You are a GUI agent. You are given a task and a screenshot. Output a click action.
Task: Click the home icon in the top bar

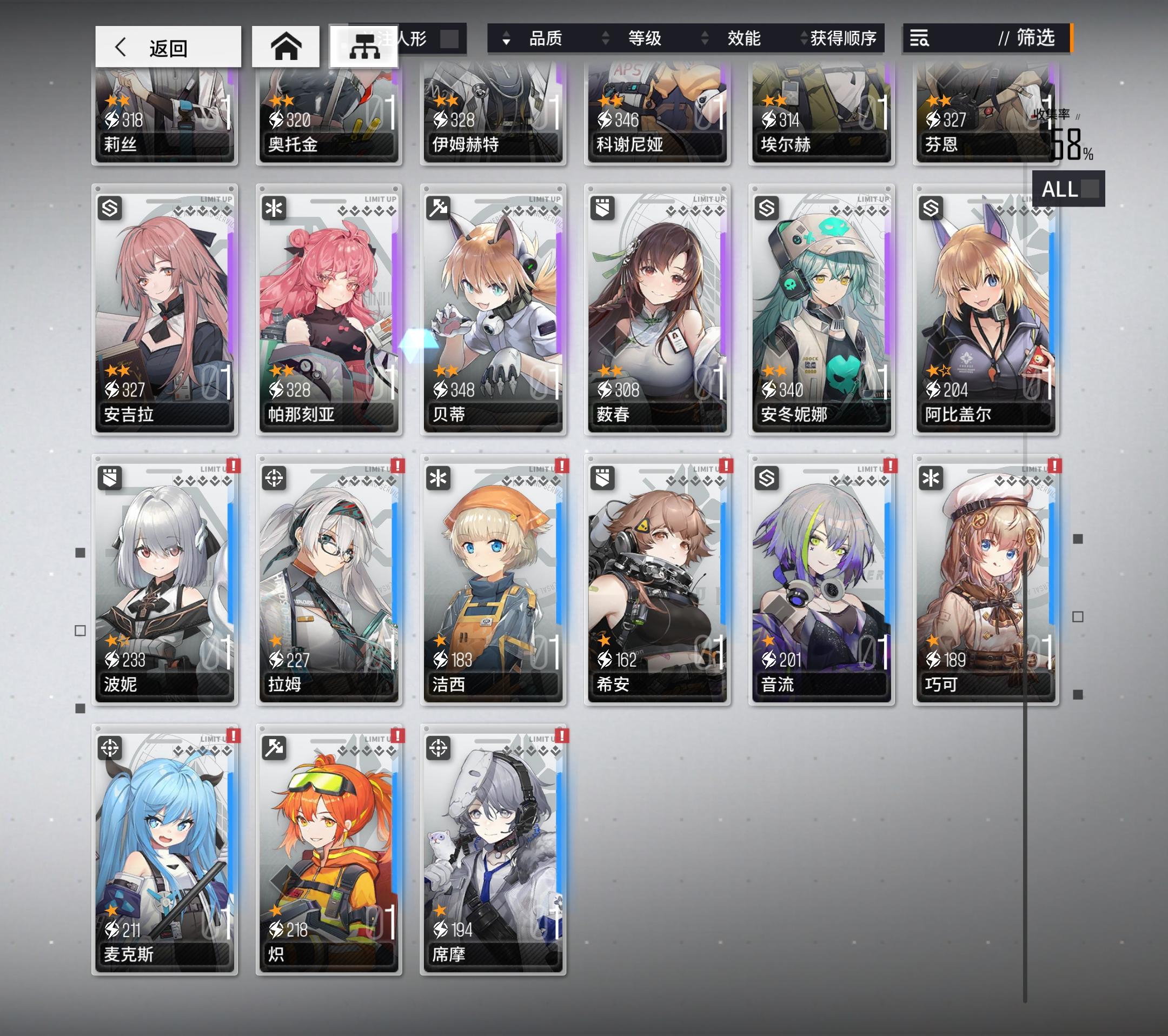click(287, 46)
